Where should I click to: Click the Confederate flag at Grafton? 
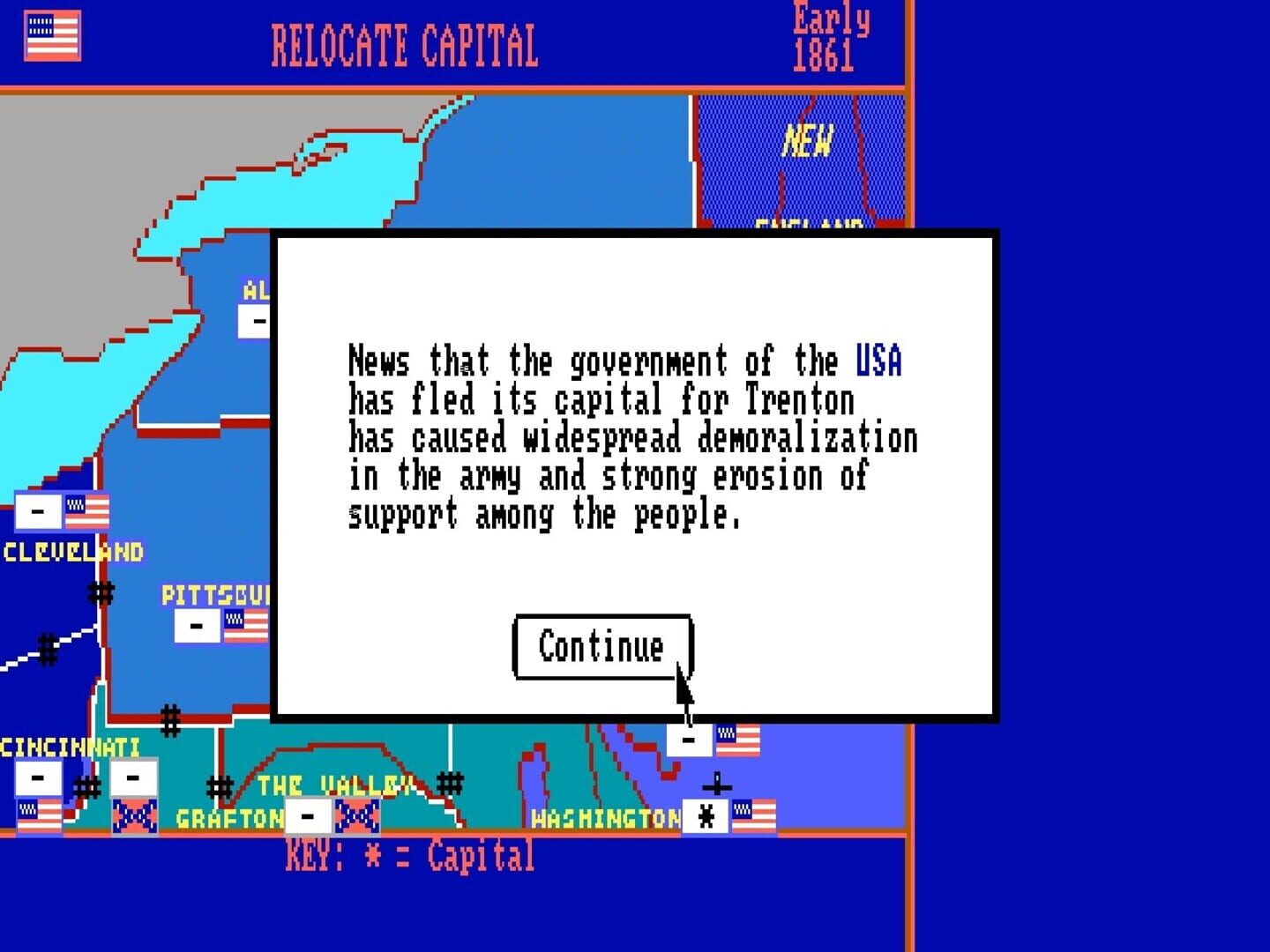point(356,815)
